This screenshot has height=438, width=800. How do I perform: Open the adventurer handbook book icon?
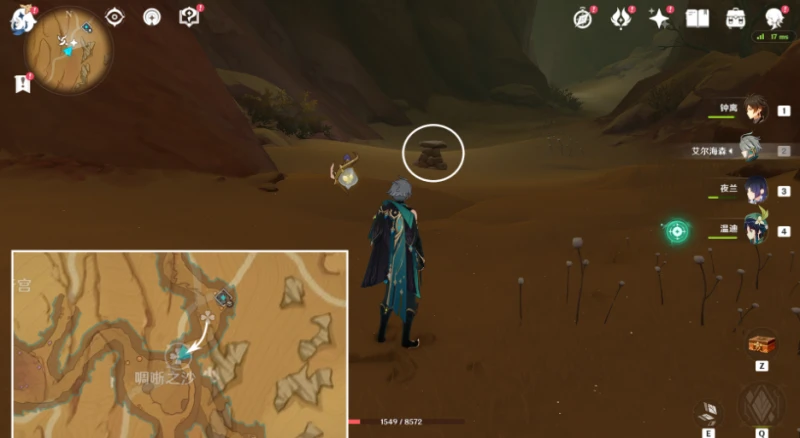tap(699, 18)
